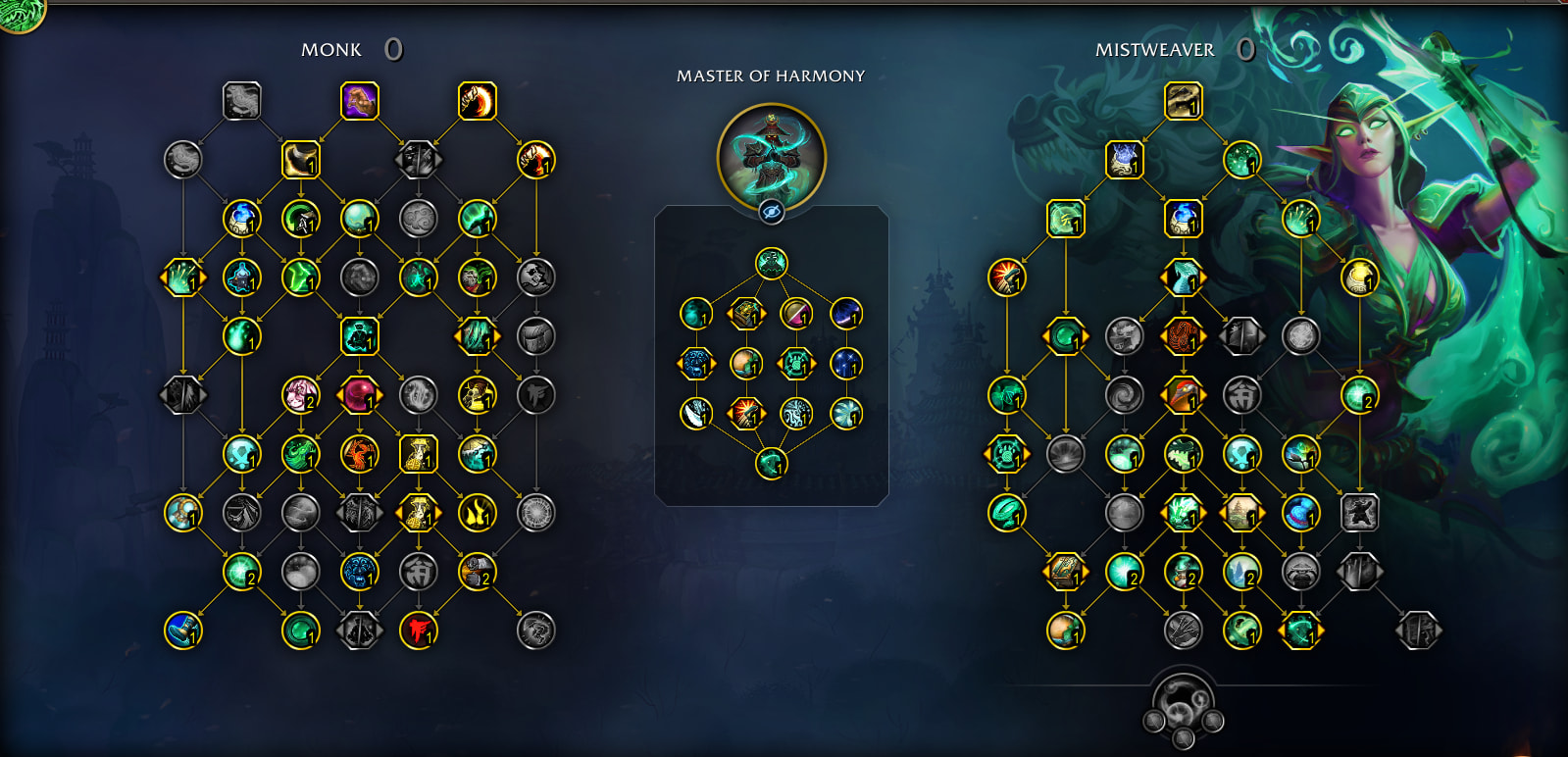Screen dimensions: 1568x757
Task: Pick the red flying figure Monk talent
Action: (x=419, y=631)
